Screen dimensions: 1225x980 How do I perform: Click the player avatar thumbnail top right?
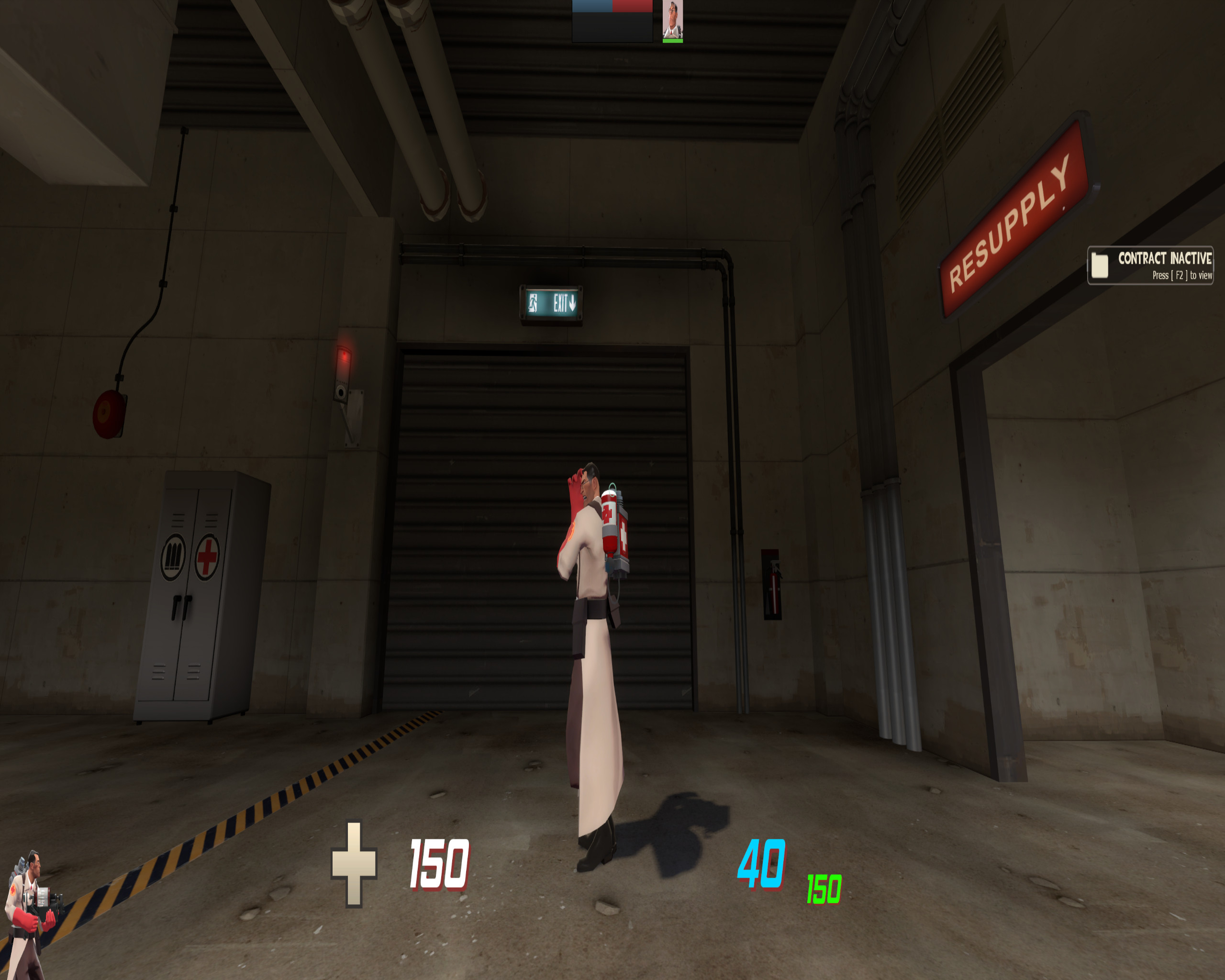pos(672,20)
